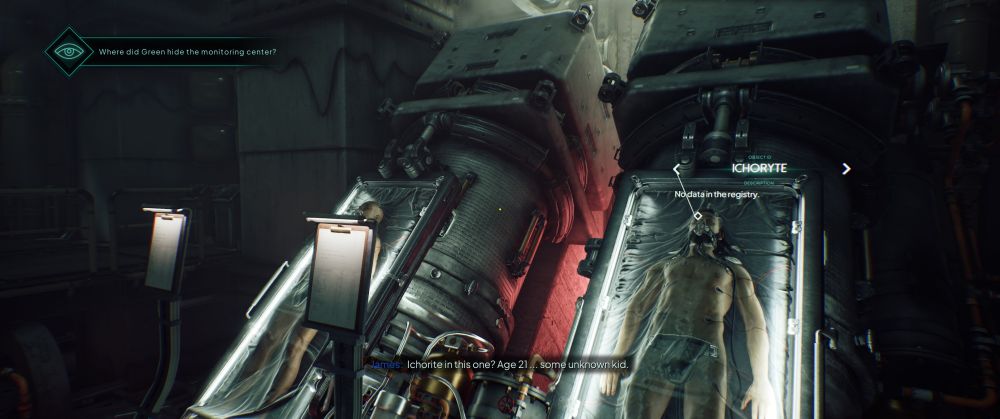The height and width of the screenshot is (419, 1000).
Task: Click the left arrow beside ICHORYTE
Action: coord(678,169)
